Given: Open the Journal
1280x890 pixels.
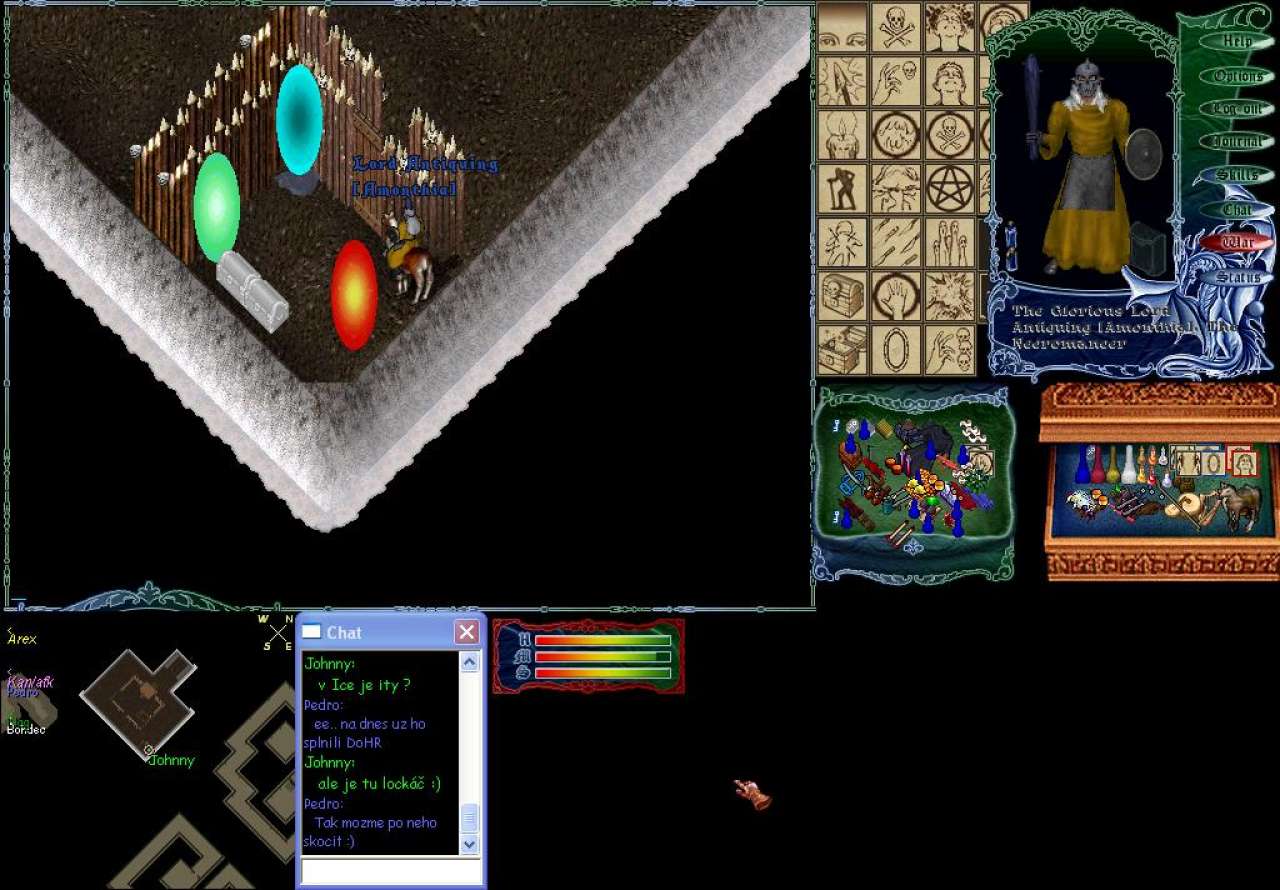Looking at the screenshot, I should click(x=1236, y=142).
